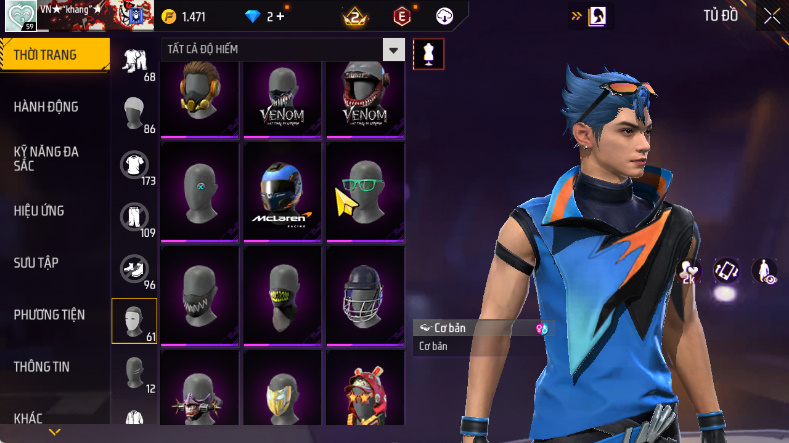This screenshot has height=443, width=789.
Task: Choose the yellow-toothed bandana mask
Action: (282, 293)
